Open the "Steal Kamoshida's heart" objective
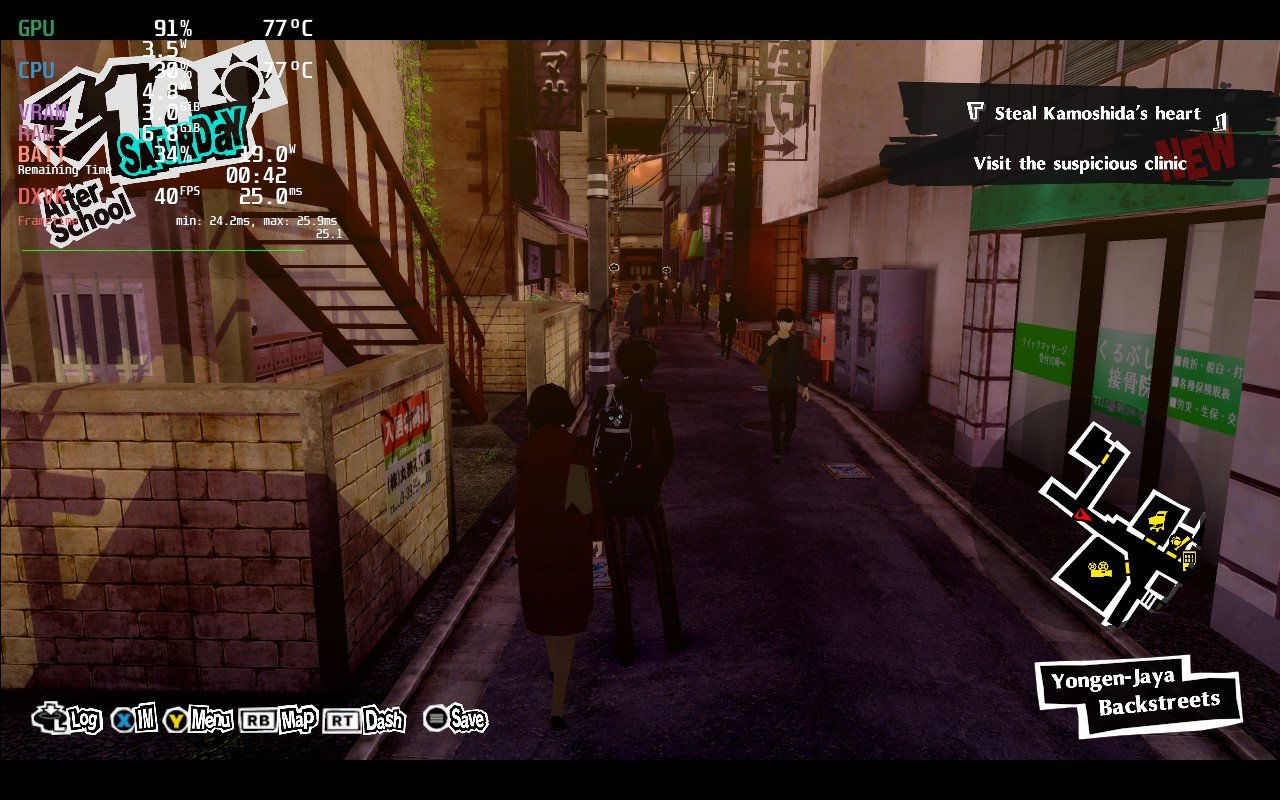Viewport: 1280px width, 800px height. point(1096,113)
